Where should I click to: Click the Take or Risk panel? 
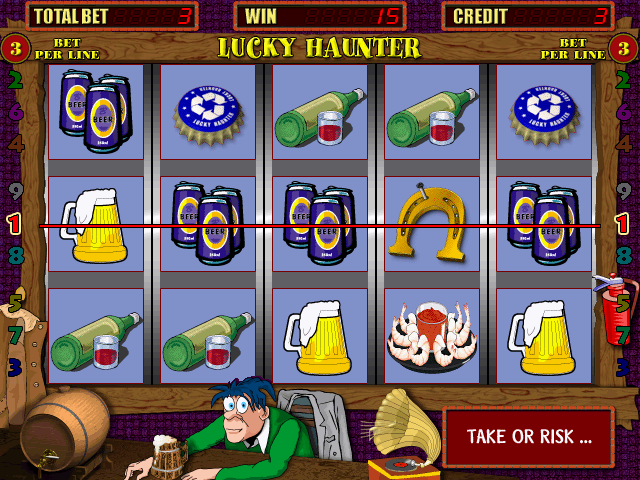pyautogui.click(x=528, y=437)
